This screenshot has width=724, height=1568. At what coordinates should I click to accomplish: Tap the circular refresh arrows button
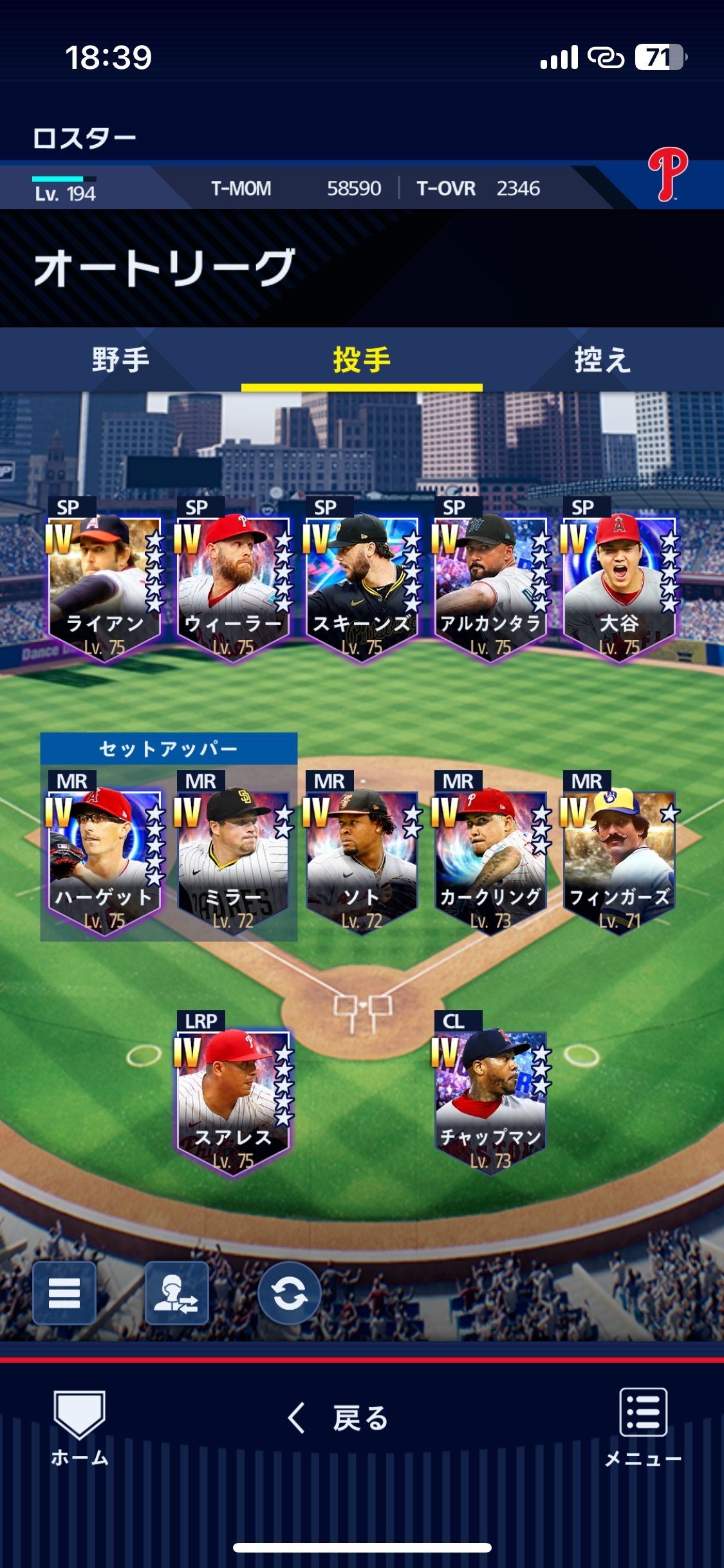[289, 1293]
